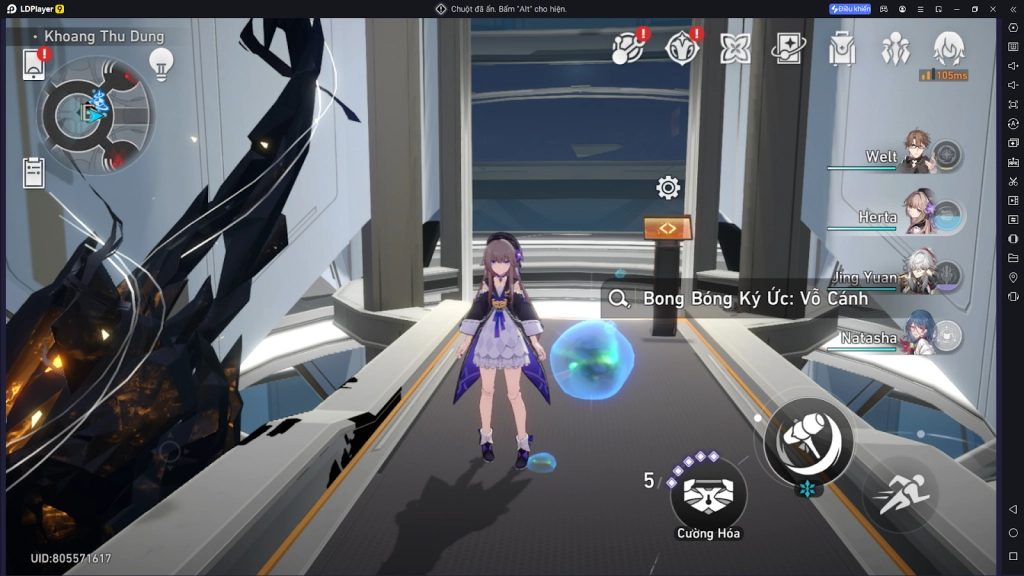The image size is (1024, 576).
Task: Open the star card Warp icon
Action: point(788,49)
